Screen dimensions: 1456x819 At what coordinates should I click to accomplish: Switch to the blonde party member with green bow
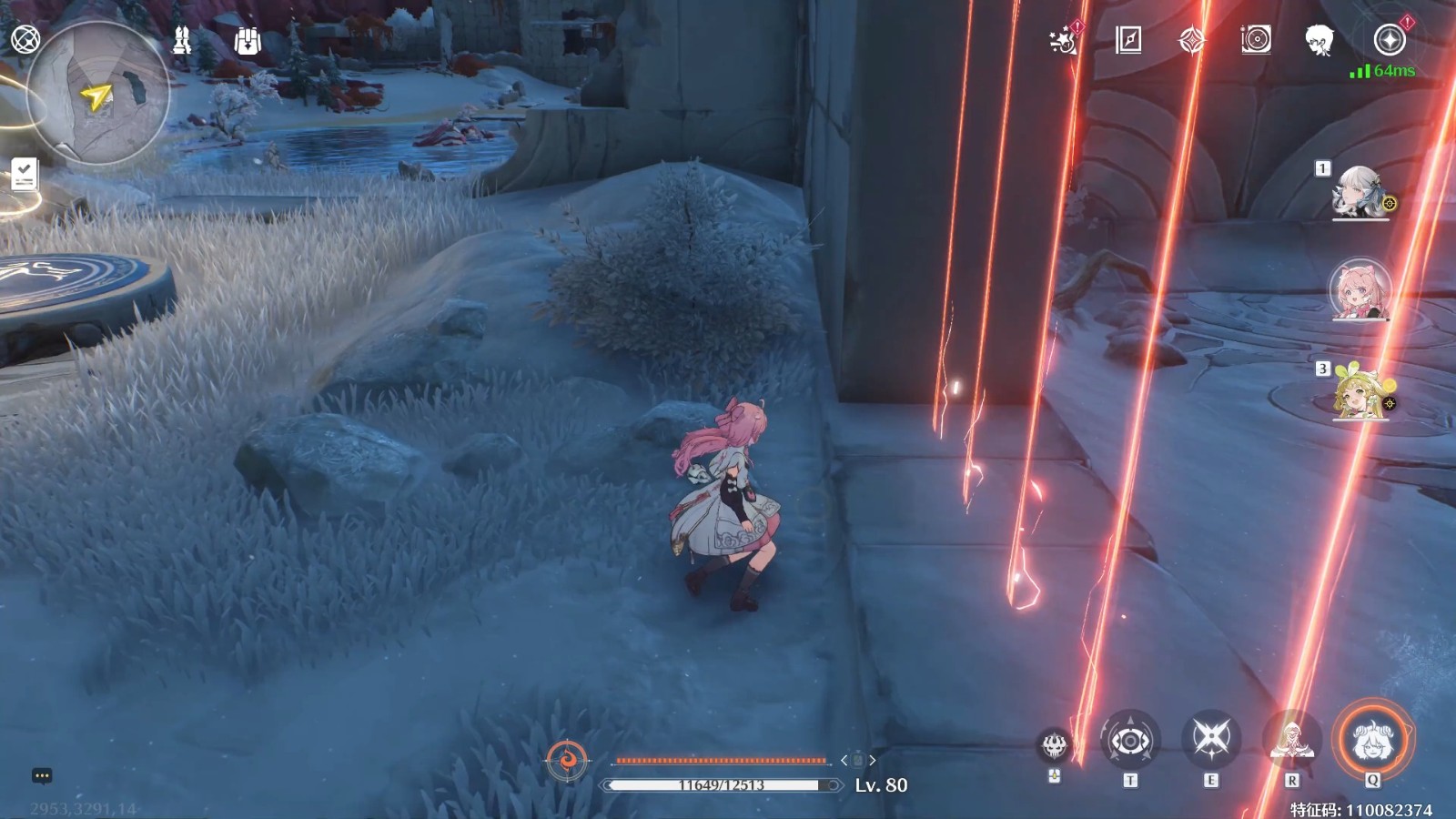[x=1360, y=393]
